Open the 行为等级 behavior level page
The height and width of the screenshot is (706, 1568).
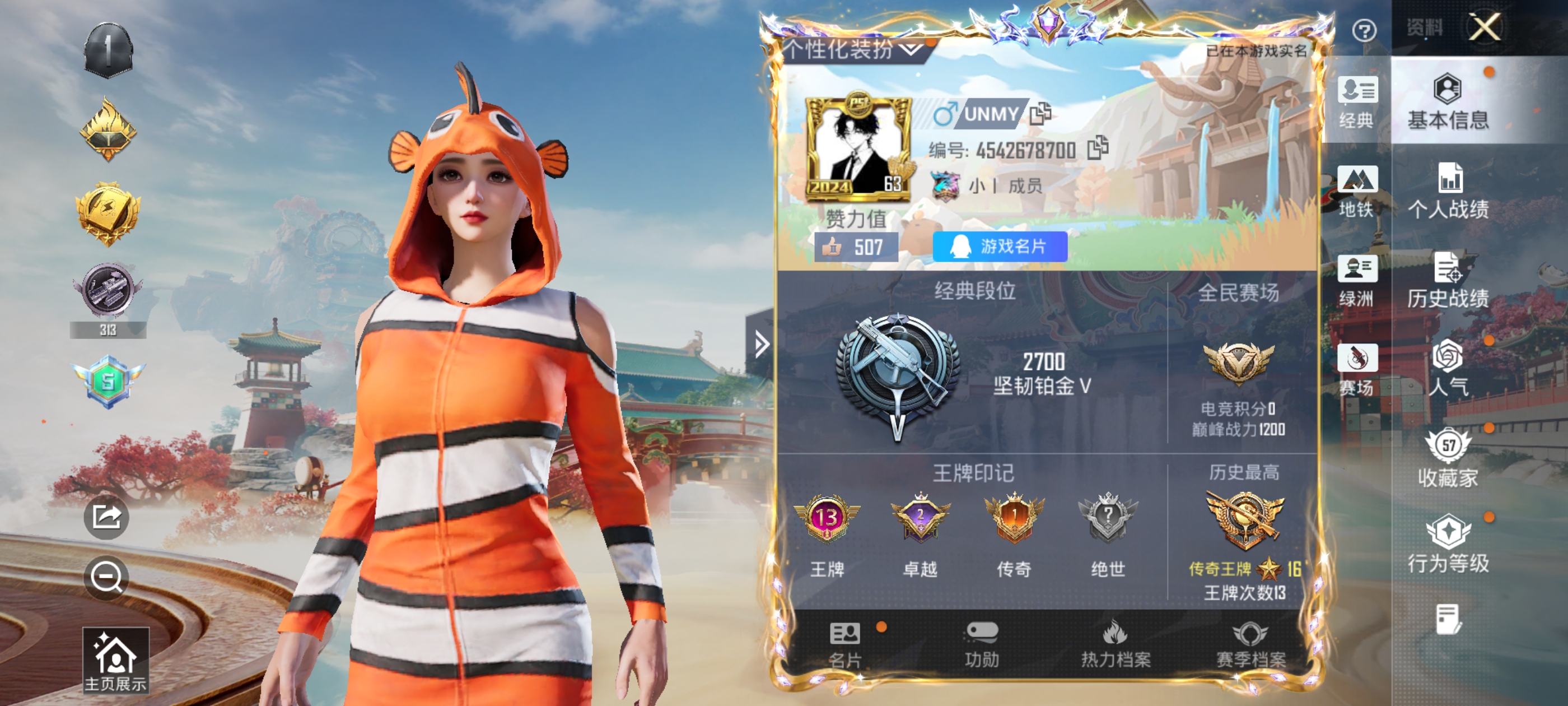pyautogui.click(x=1448, y=544)
